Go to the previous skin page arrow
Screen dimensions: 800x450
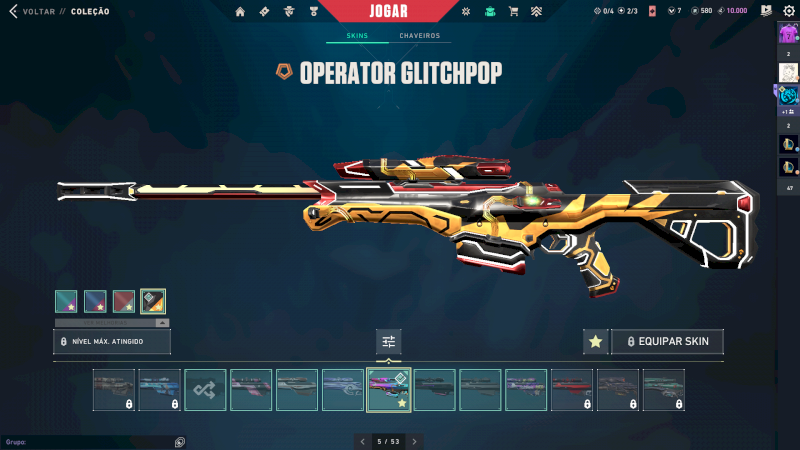pyautogui.click(x=363, y=441)
